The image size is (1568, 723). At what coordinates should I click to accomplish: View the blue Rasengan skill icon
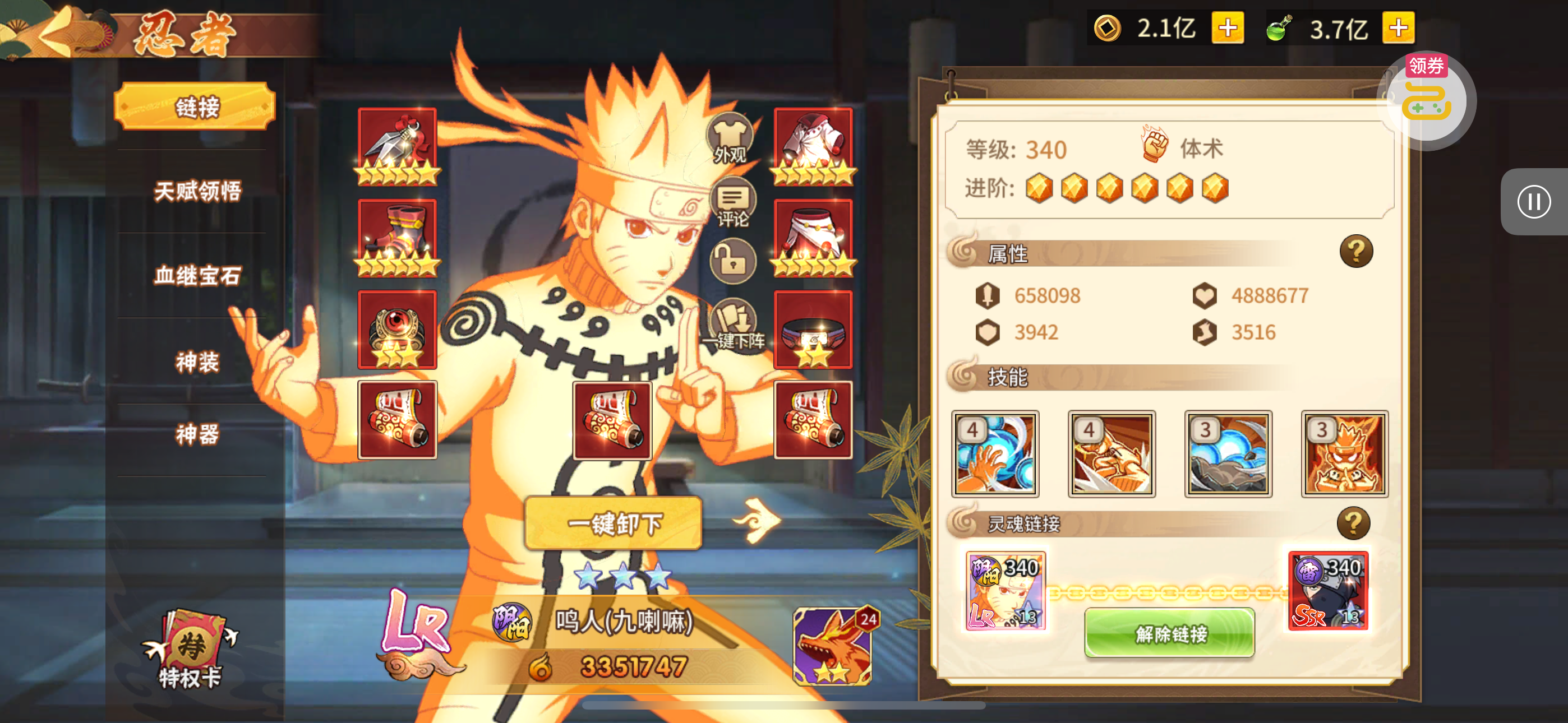pyautogui.click(x=995, y=454)
